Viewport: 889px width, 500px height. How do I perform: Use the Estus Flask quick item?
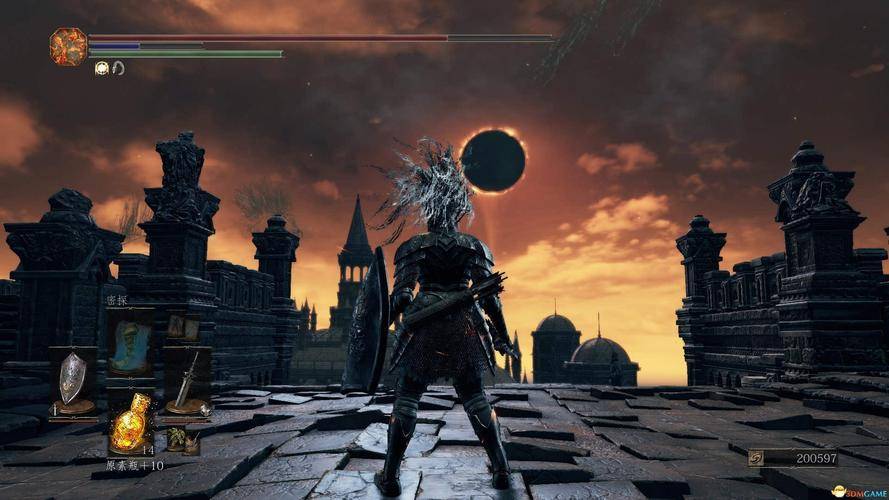tap(130, 423)
